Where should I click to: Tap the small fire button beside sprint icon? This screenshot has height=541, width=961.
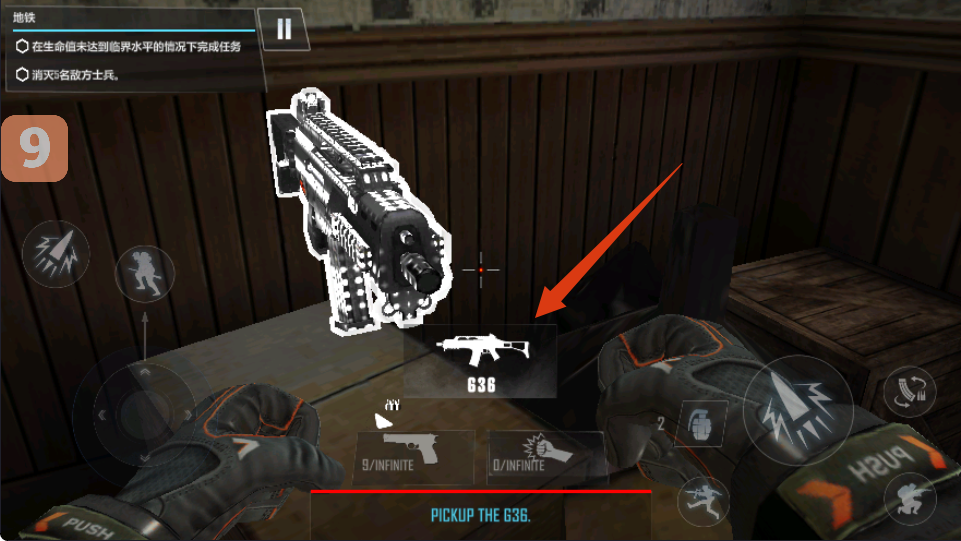(56, 253)
